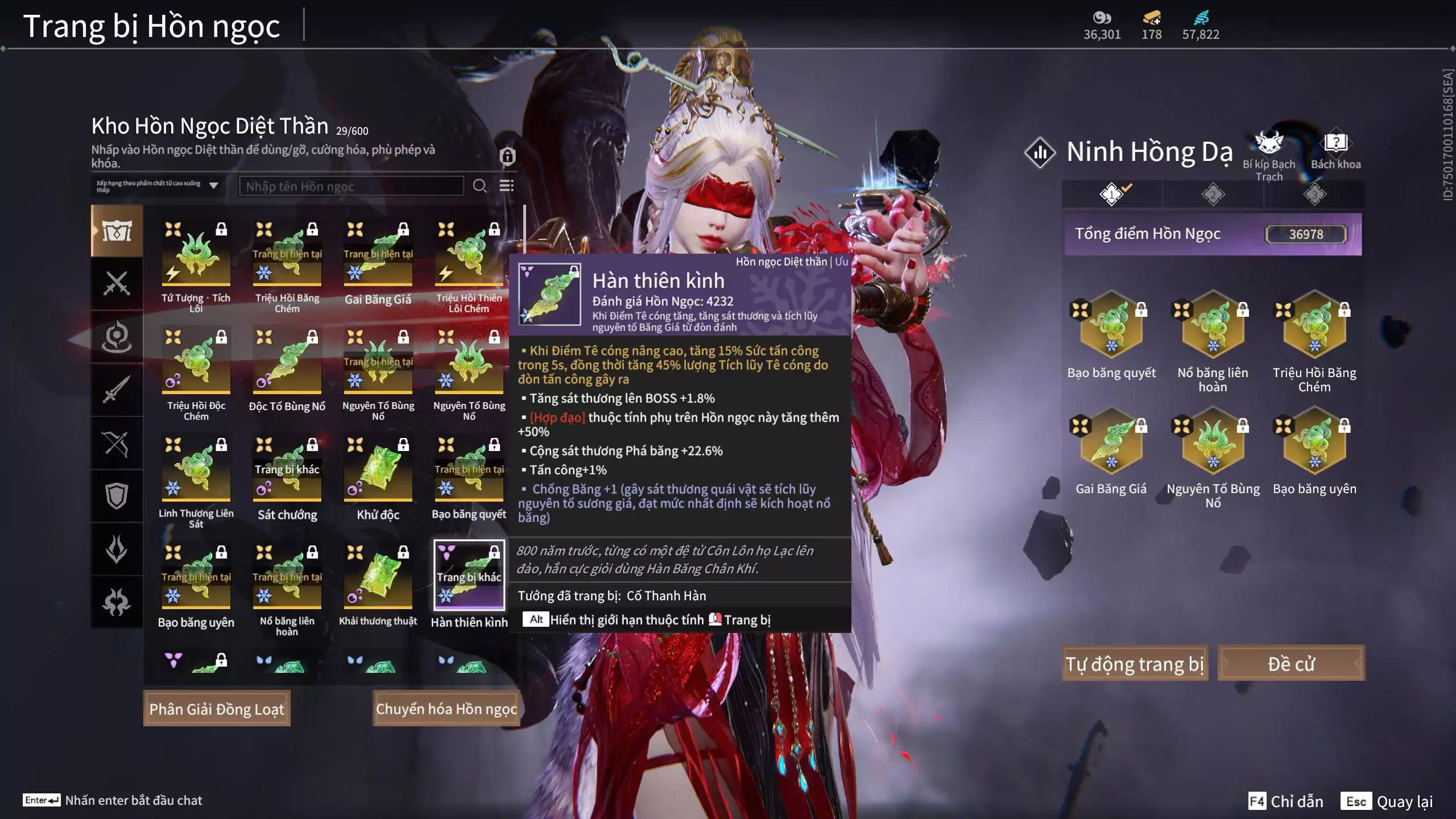This screenshot has height=819, width=1456.
Task: Click the Phân Giải Đồng Loạt button
Action: (217, 709)
